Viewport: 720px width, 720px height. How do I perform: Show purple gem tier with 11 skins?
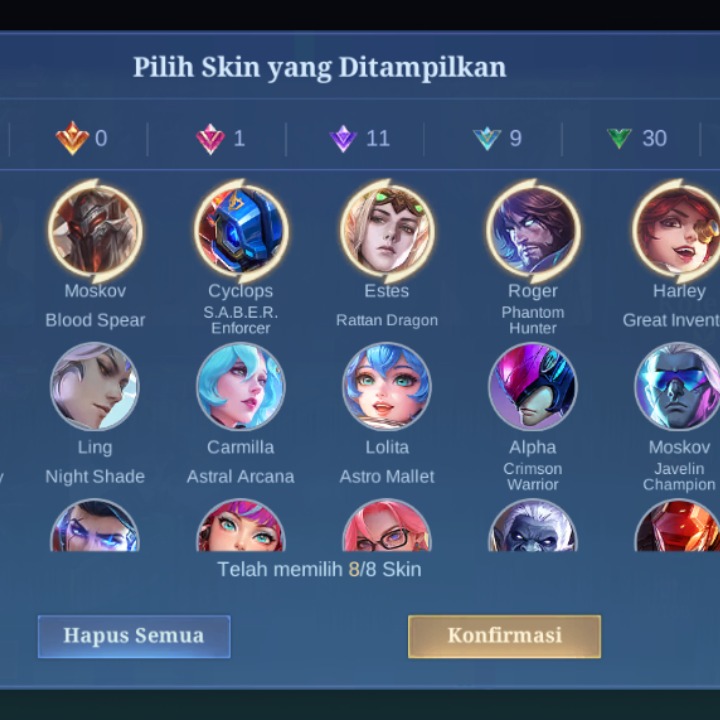click(359, 138)
